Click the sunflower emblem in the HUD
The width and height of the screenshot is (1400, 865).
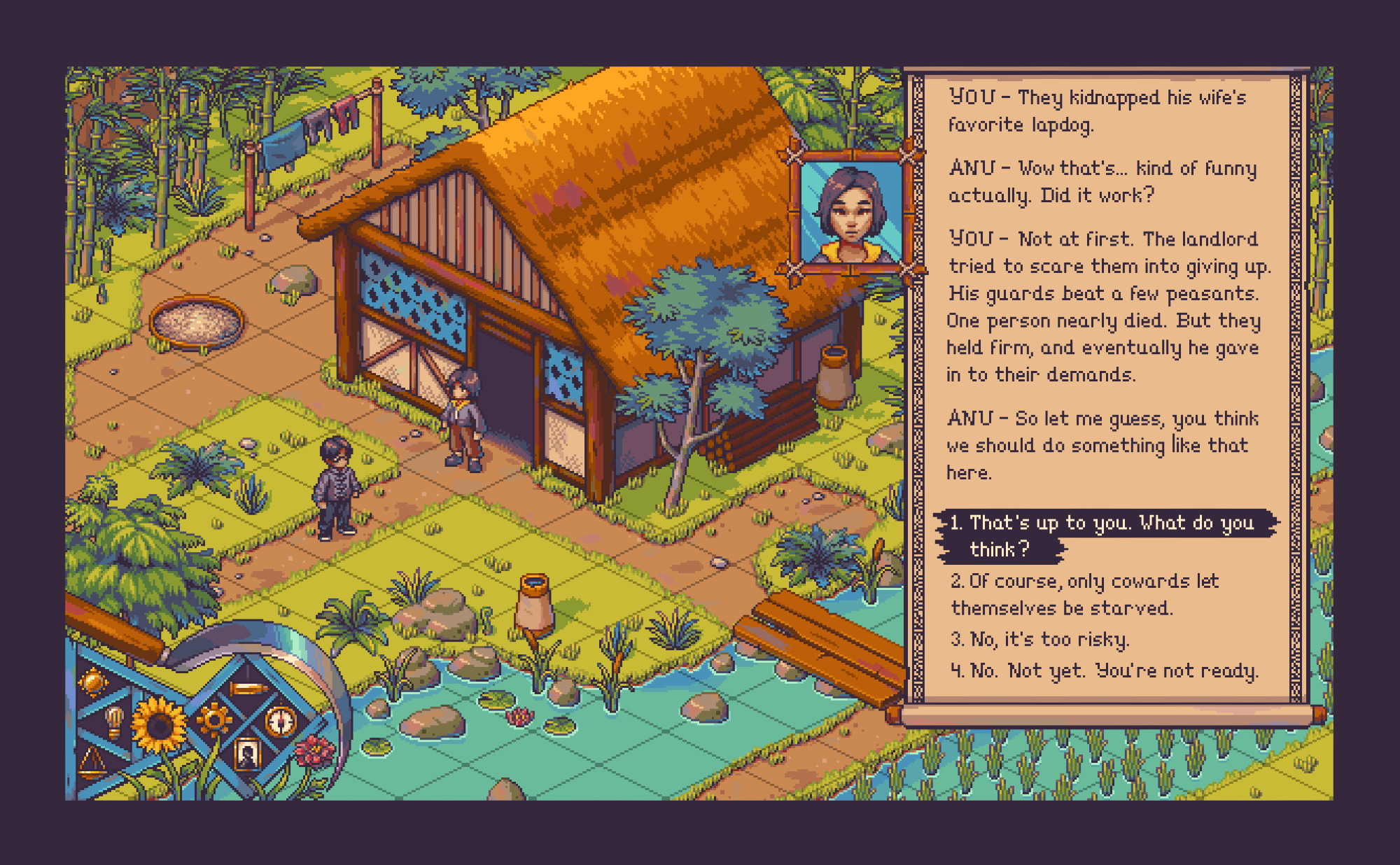tap(159, 725)
